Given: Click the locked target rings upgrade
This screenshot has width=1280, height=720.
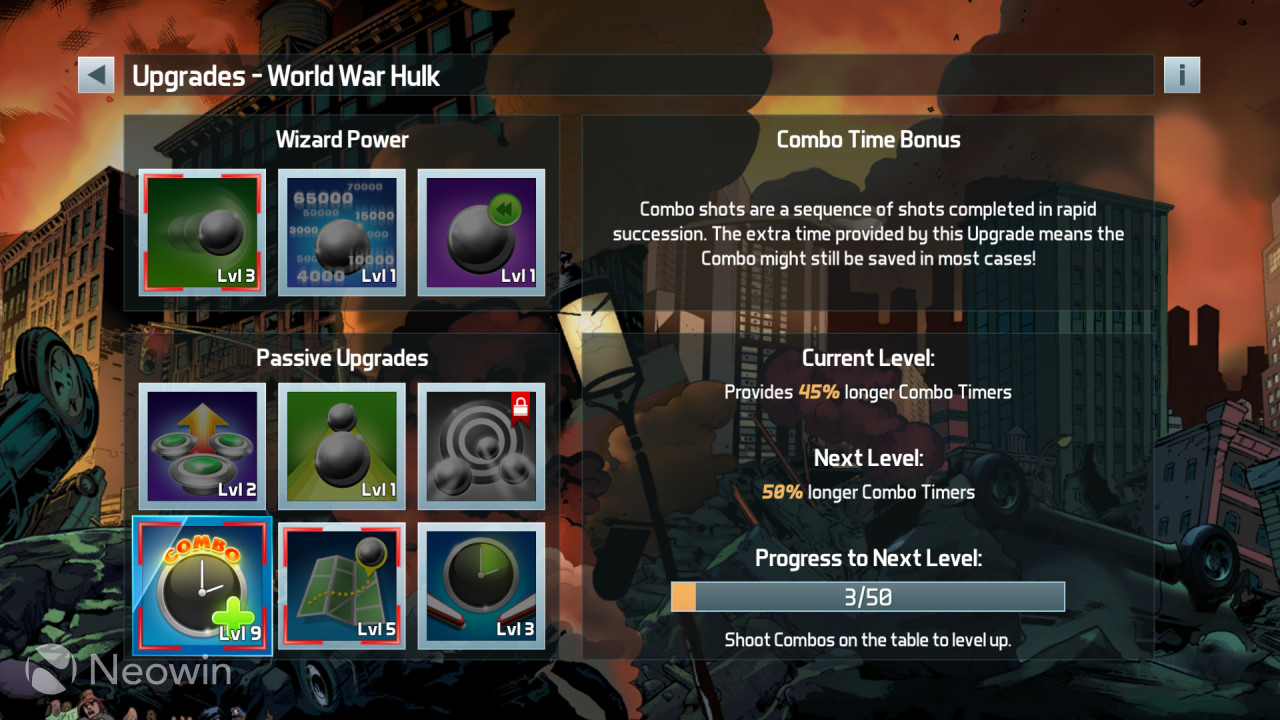Looking at the screenshot, I should (x=481, y=446).
